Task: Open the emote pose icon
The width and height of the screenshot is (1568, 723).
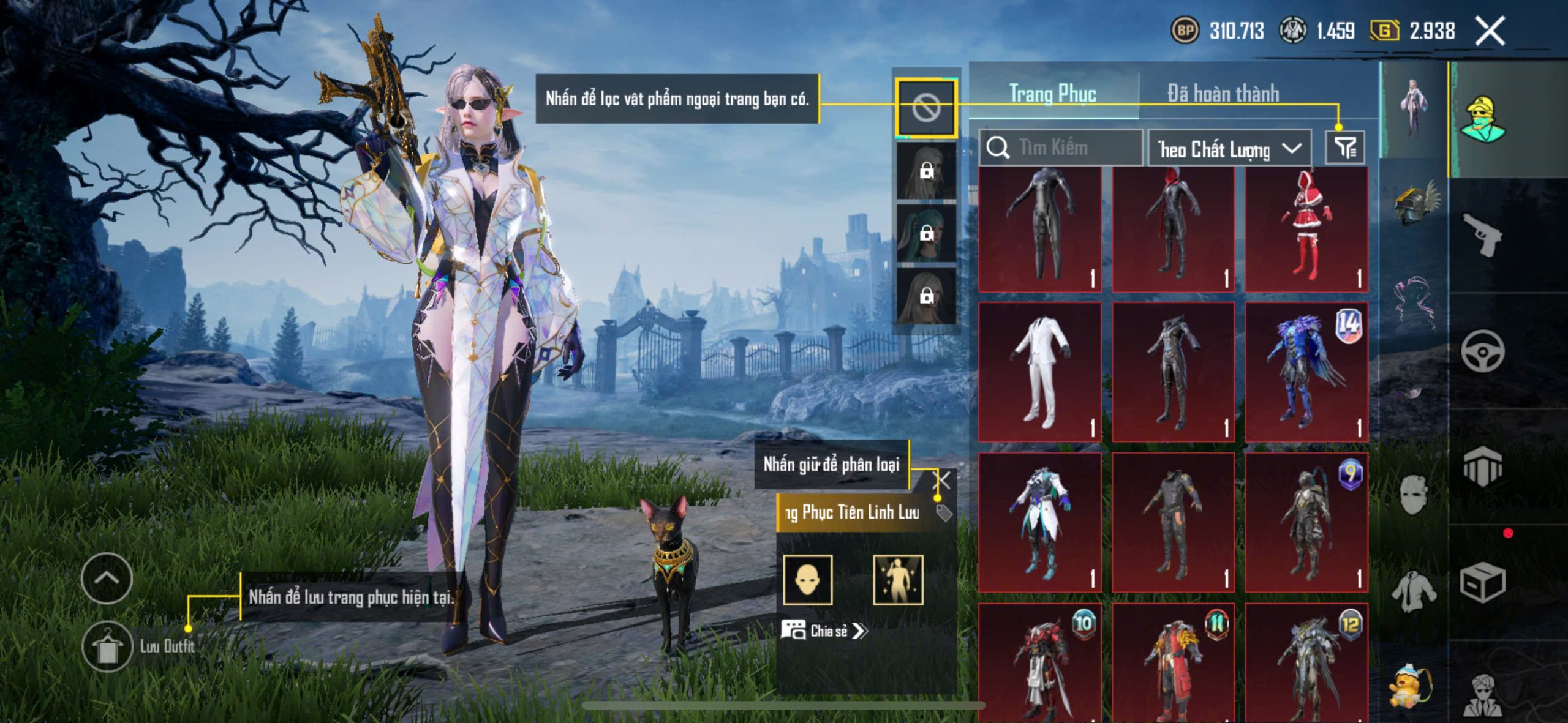Action: [x=897, y=580]
